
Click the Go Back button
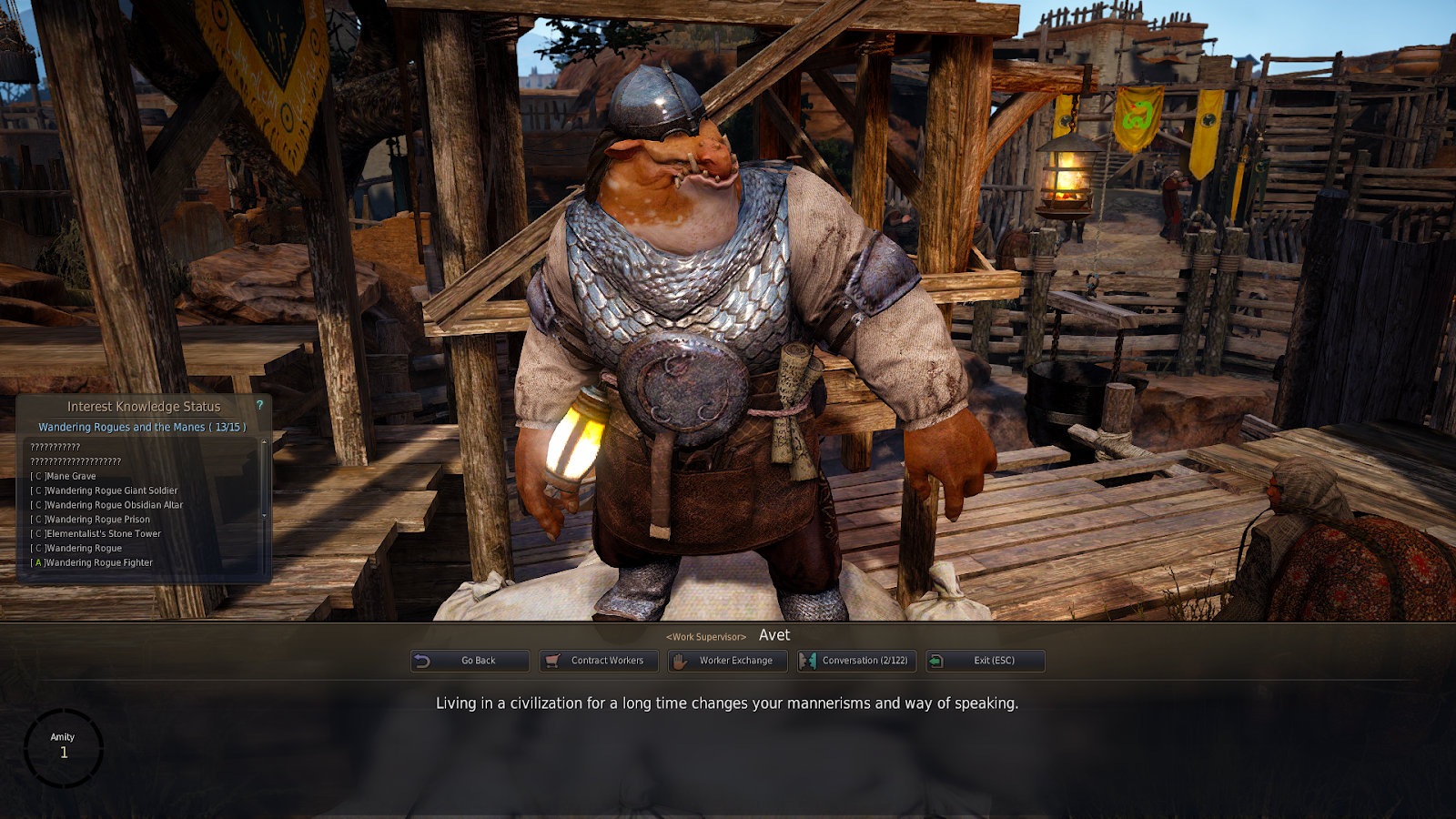(x=470, y=661)
